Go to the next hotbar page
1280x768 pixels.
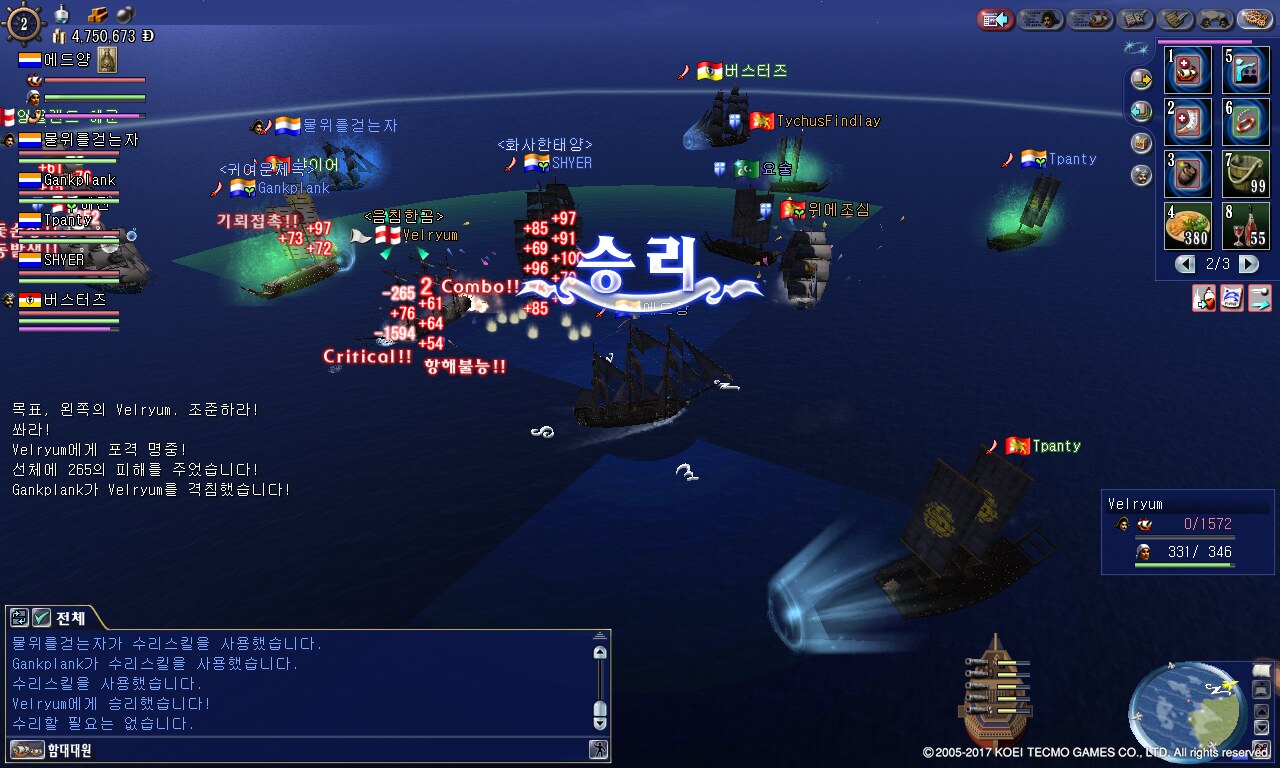(1249, 264)
